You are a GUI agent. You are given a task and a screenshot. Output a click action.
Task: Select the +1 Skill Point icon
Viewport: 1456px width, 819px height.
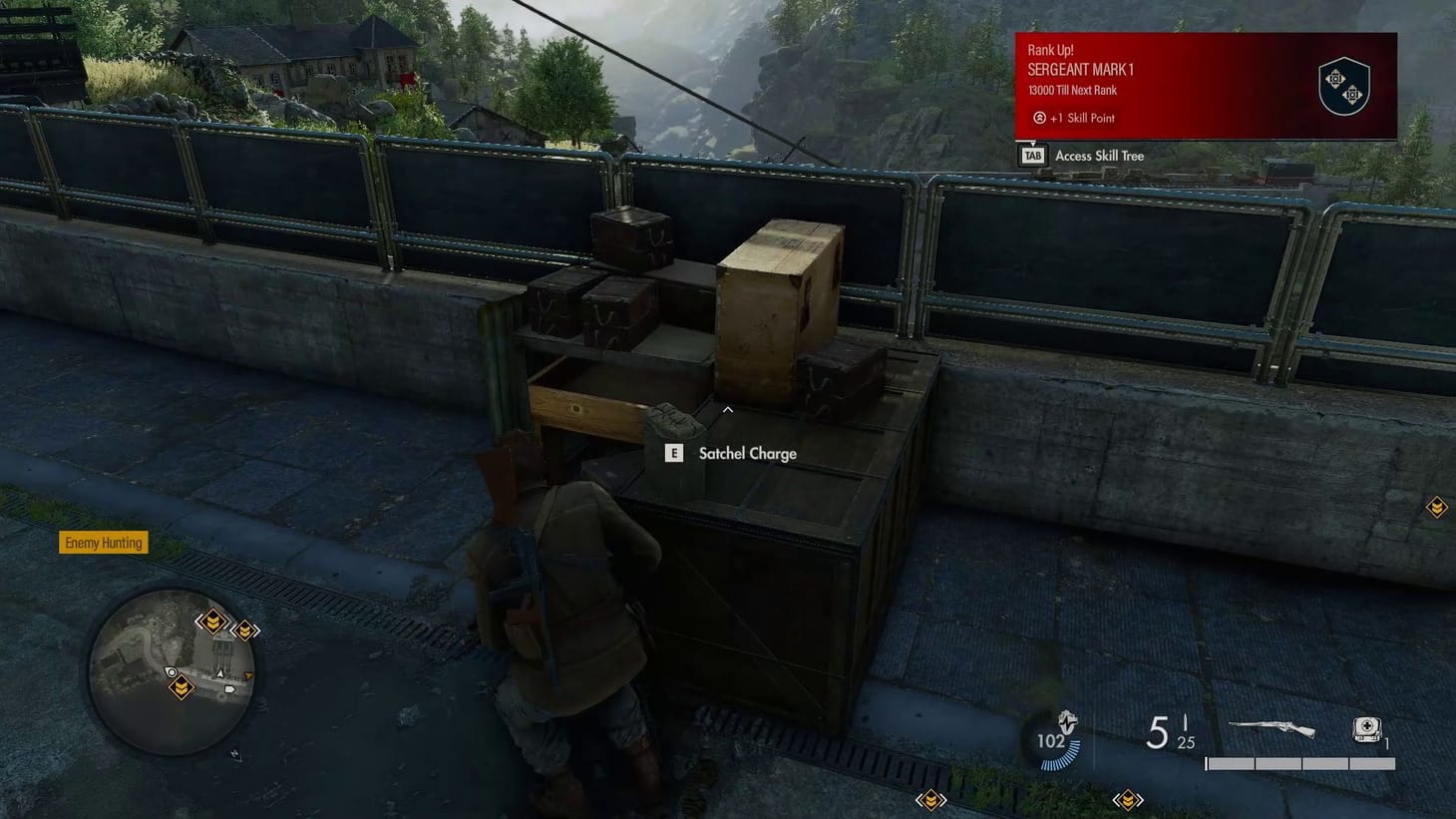tap(1038, 118)
